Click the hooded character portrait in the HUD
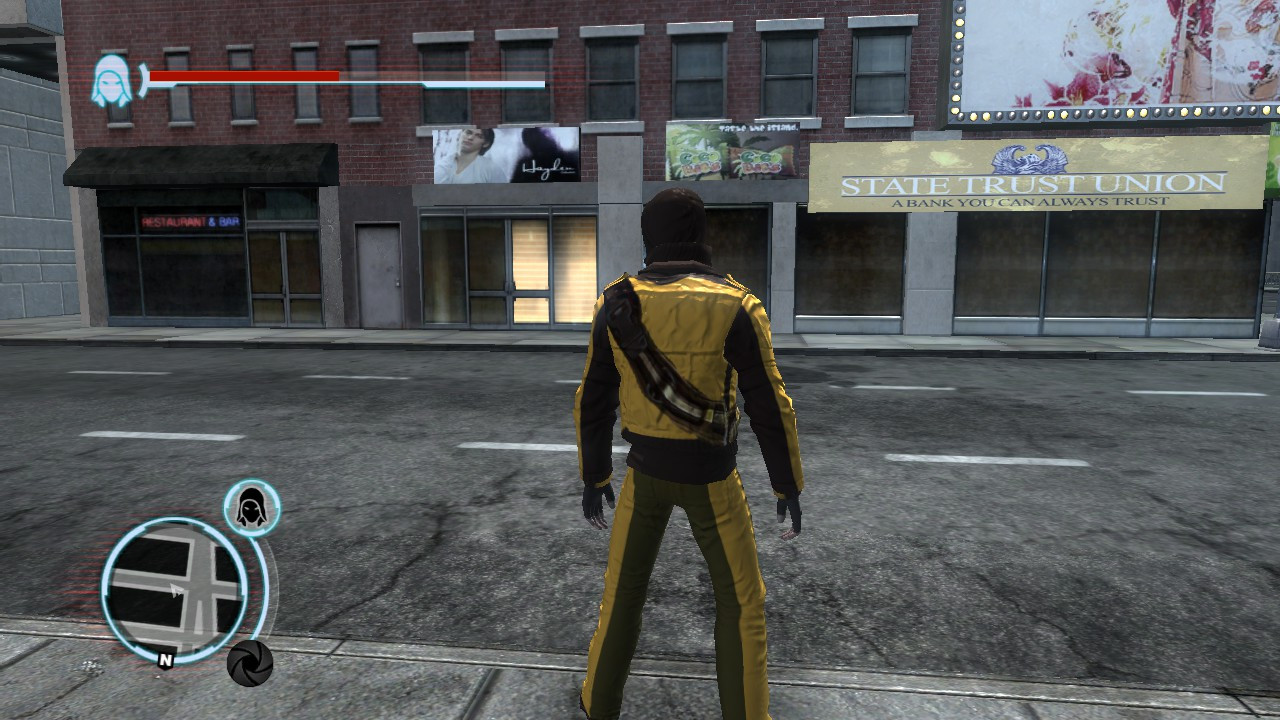 click(110, 78)
